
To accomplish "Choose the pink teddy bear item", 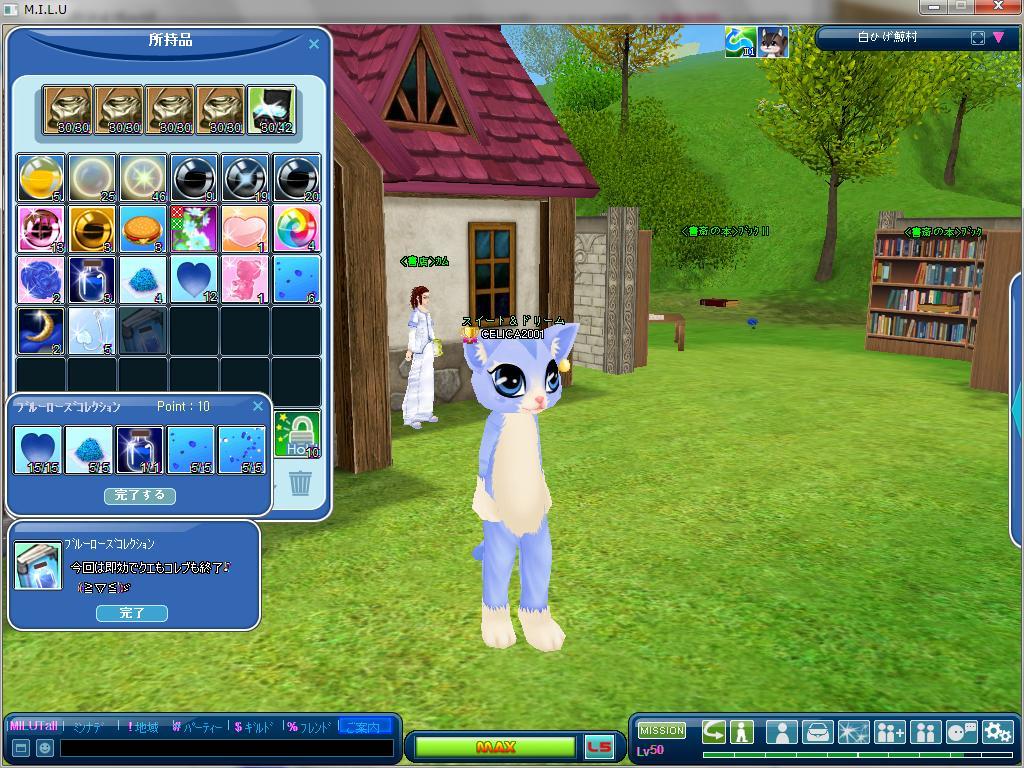I will coord(245,280).
